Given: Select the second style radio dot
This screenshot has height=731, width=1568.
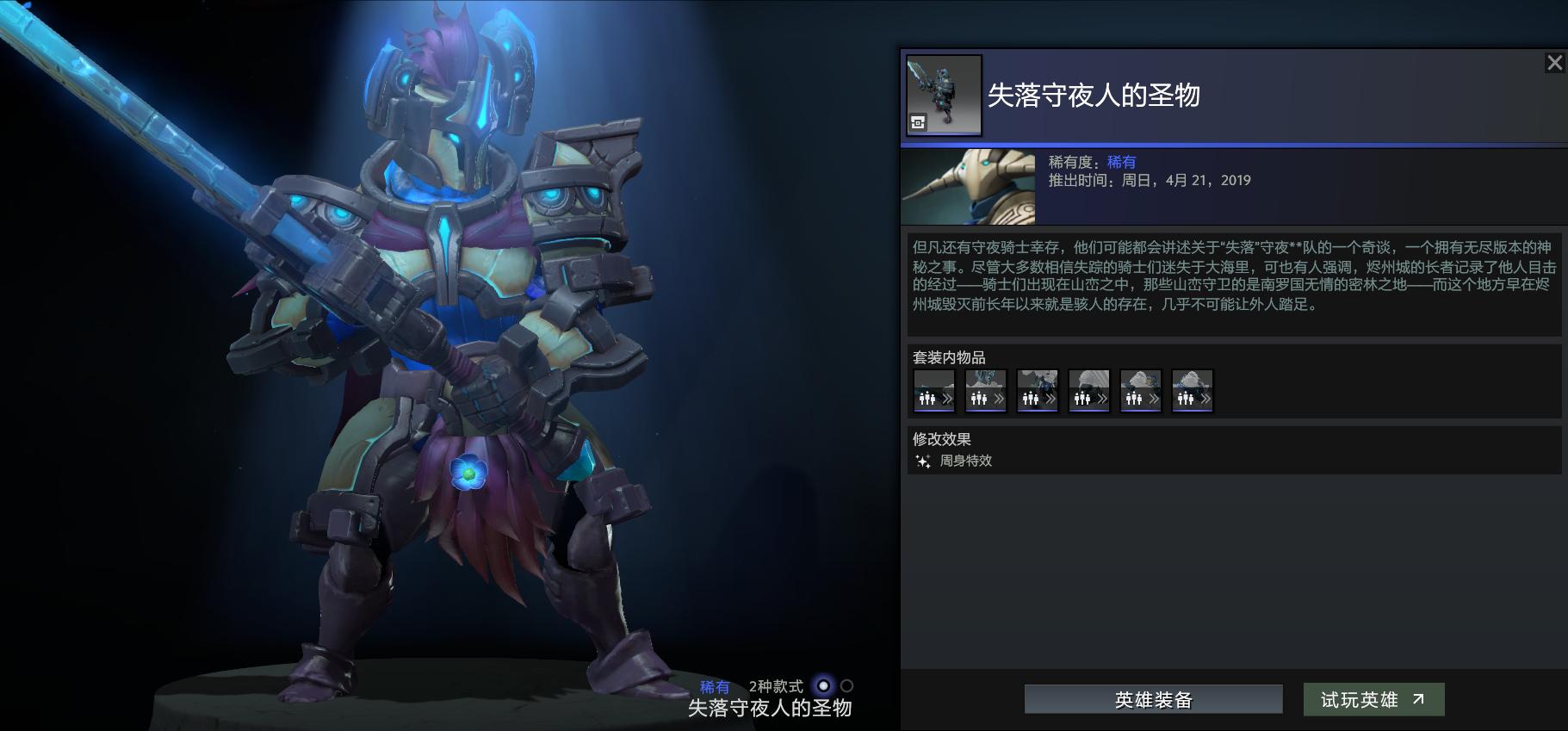Looking at the screenshot, I should (845, 687).
